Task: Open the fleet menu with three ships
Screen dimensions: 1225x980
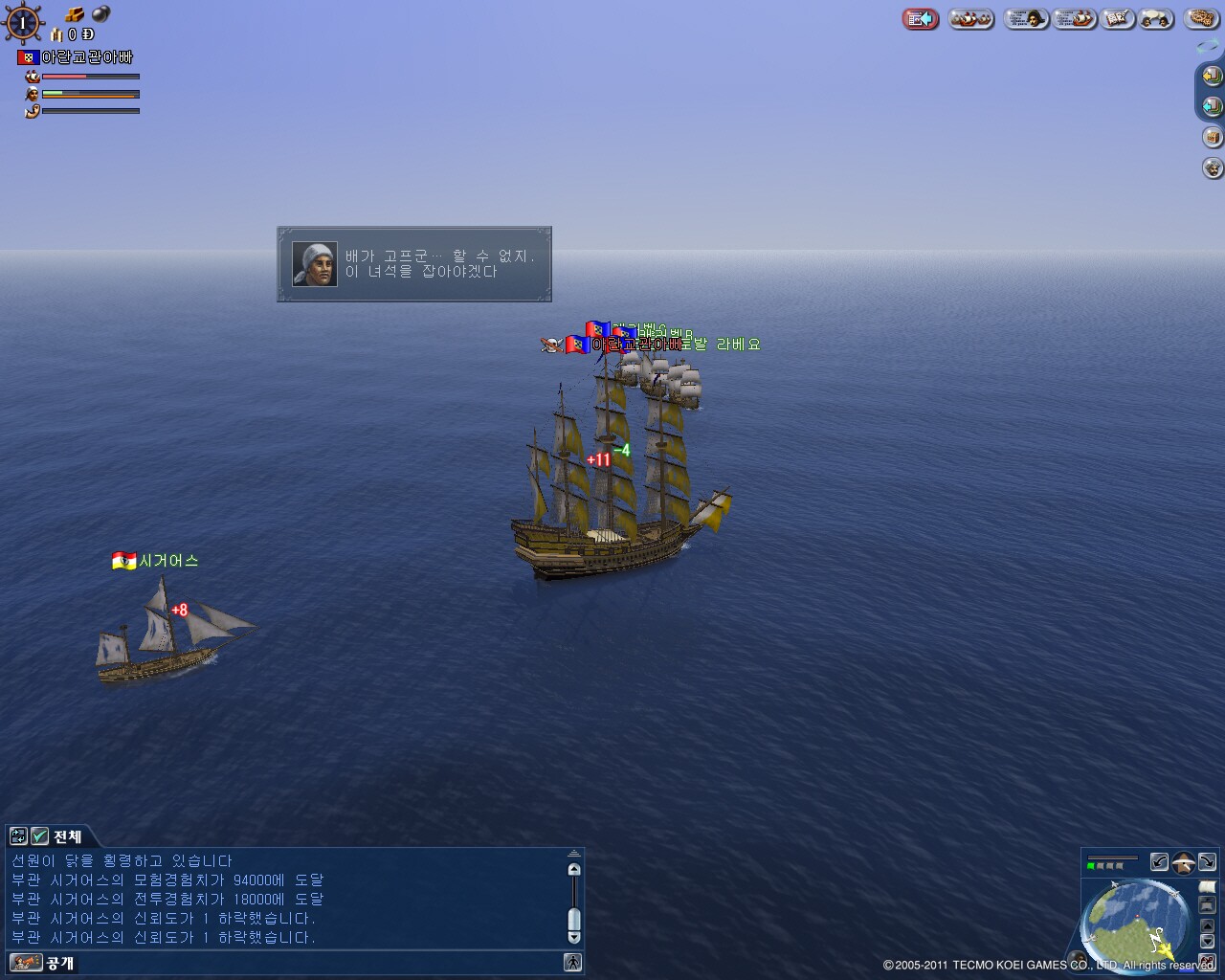Action: tap(971, 19)
